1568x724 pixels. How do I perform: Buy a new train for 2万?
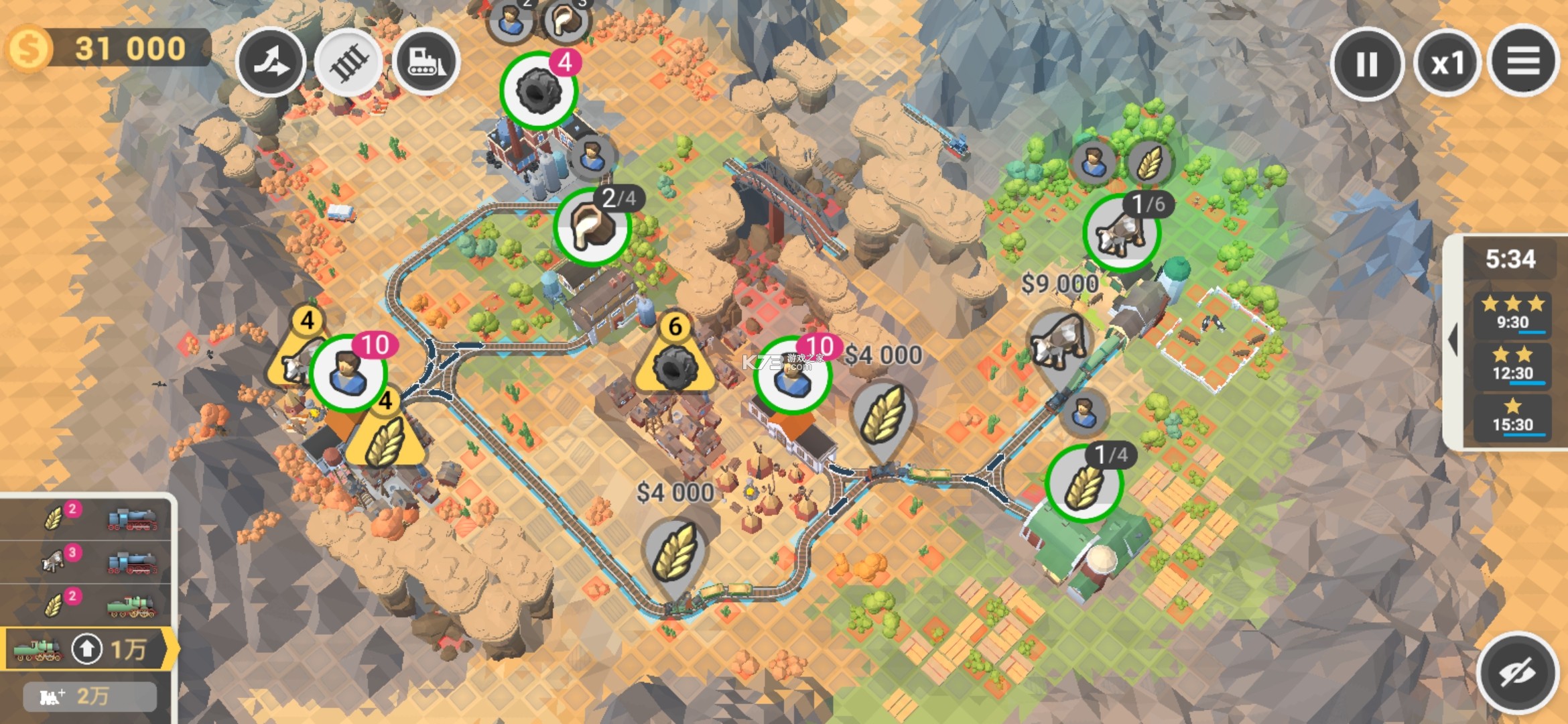[x=90, y=697]
